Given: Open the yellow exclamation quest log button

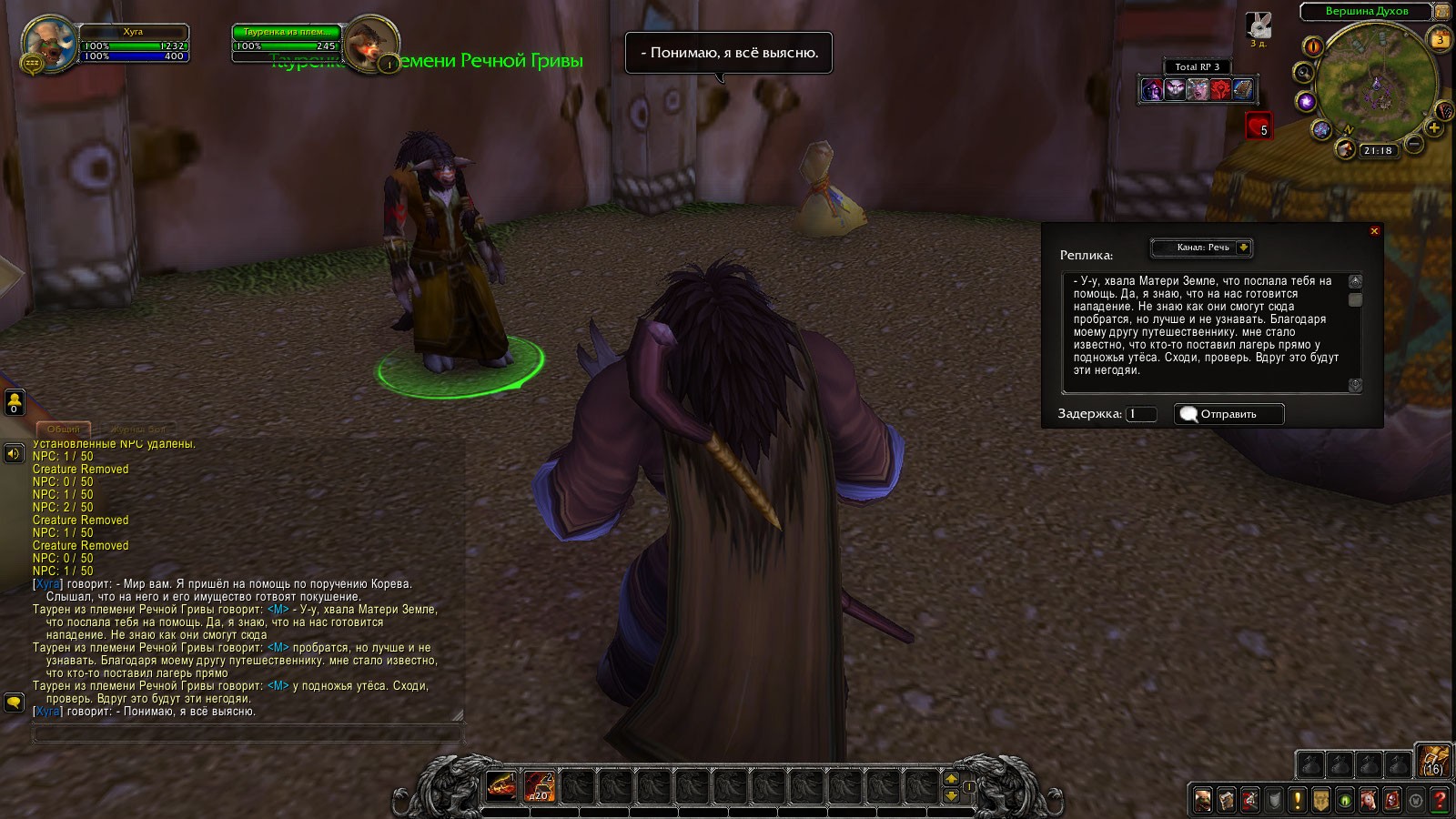Looking at the screenshot, I should (x=1298, y=800).
